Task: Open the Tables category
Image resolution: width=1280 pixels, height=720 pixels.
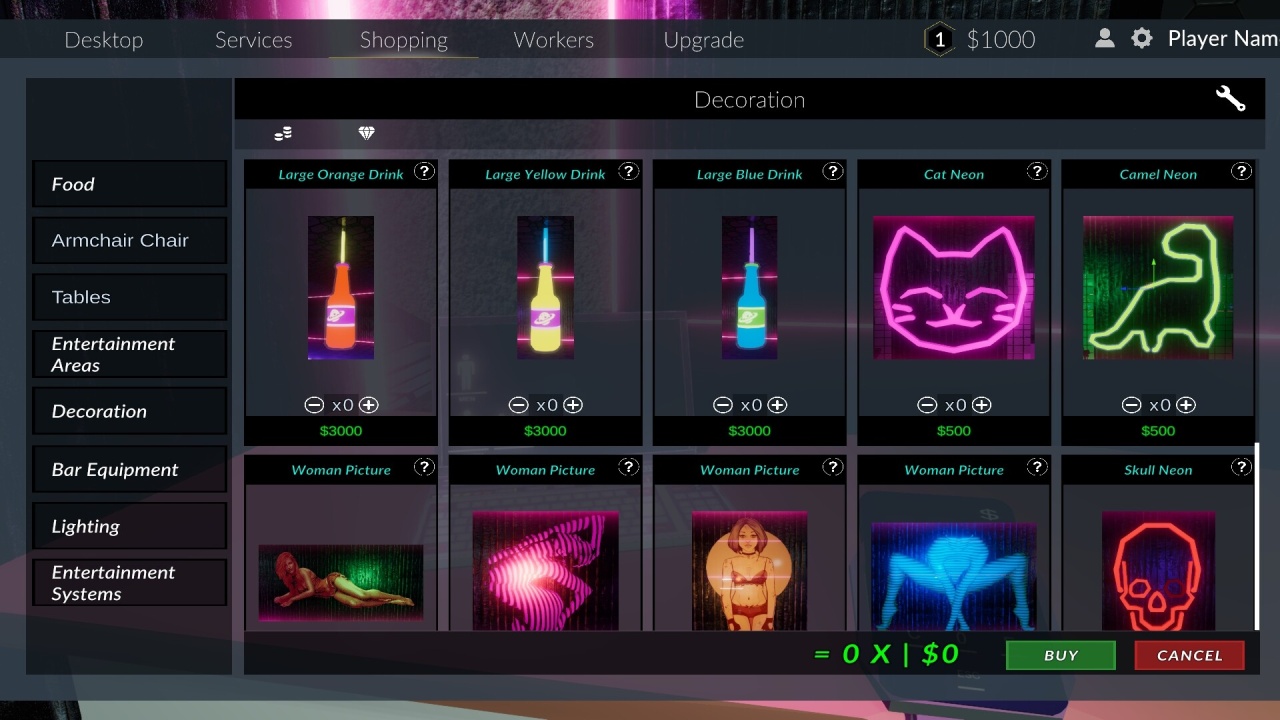Action: tap(129, 297)
